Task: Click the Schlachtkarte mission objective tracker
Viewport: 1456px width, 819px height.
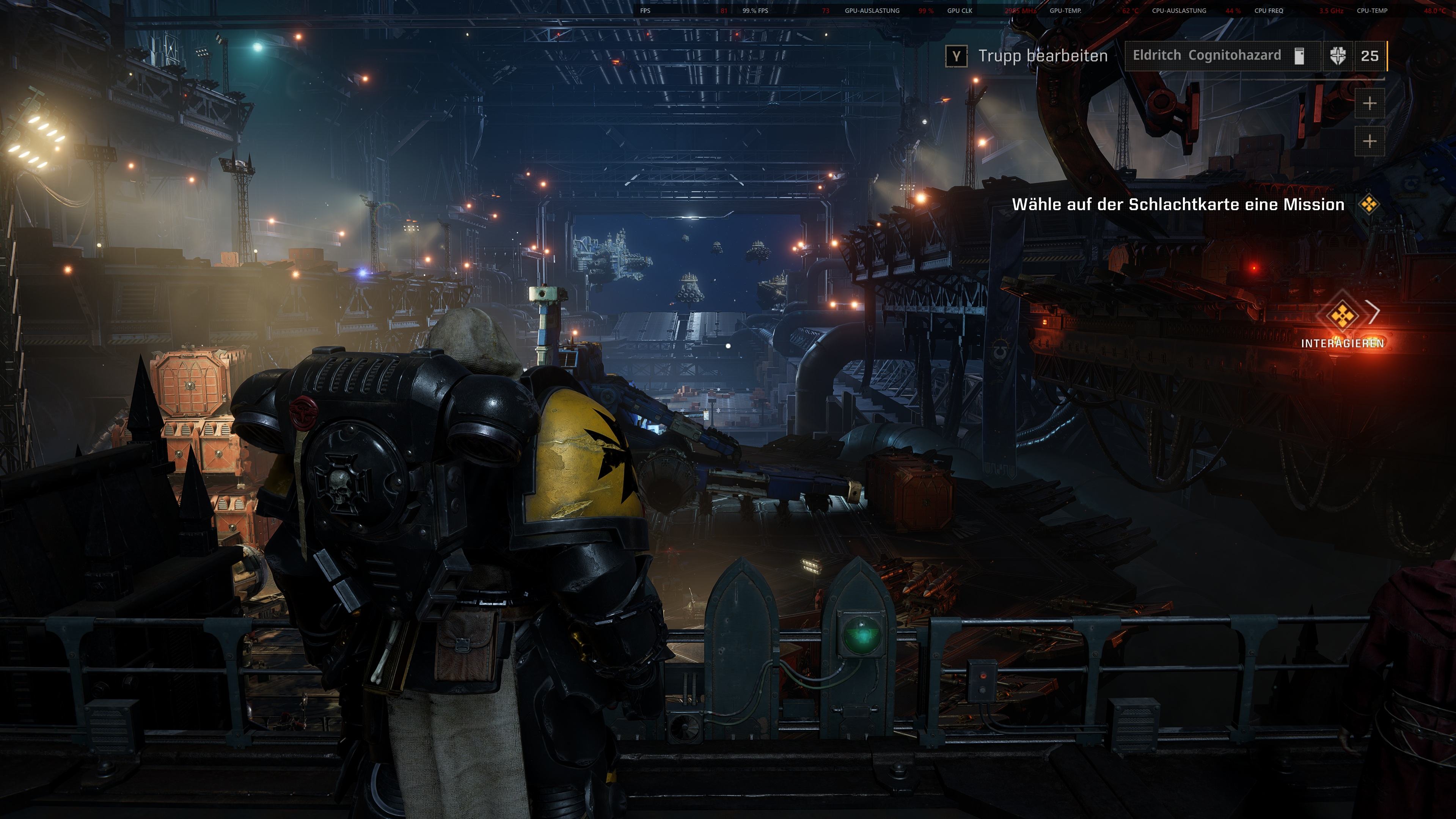Action: click(x=1178, y=204)
